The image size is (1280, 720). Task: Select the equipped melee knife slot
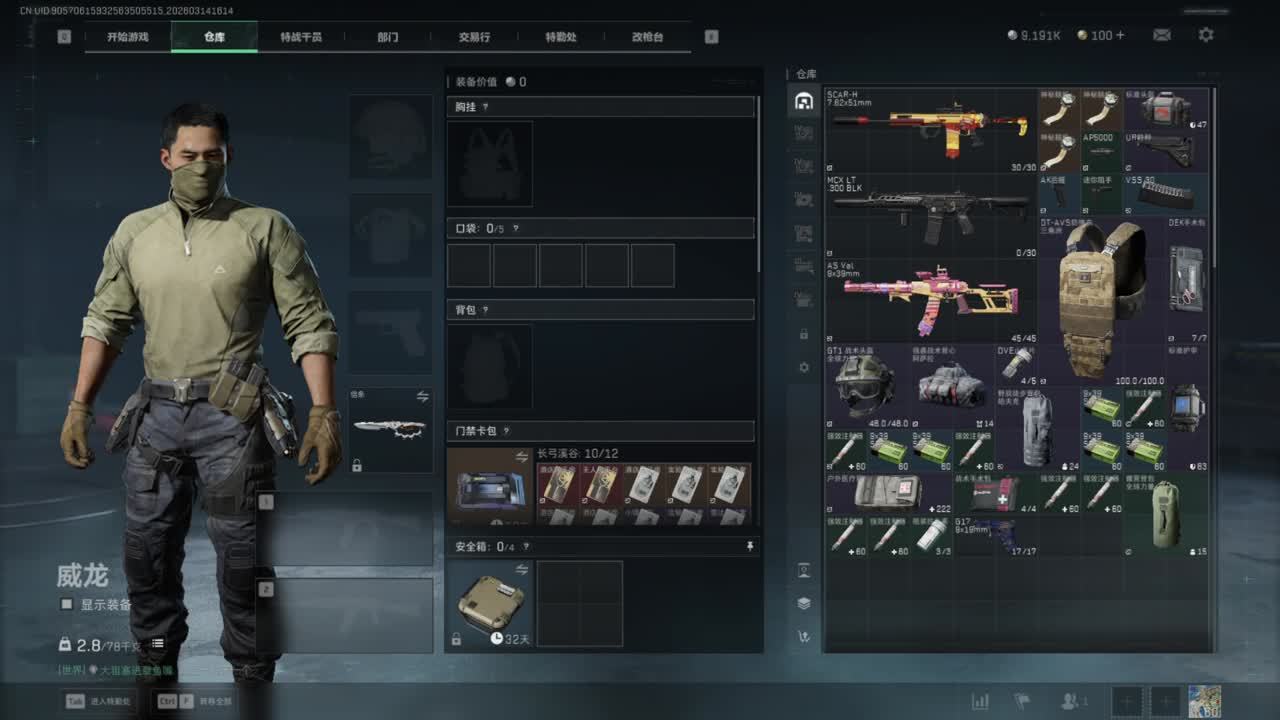pos(390,429)
